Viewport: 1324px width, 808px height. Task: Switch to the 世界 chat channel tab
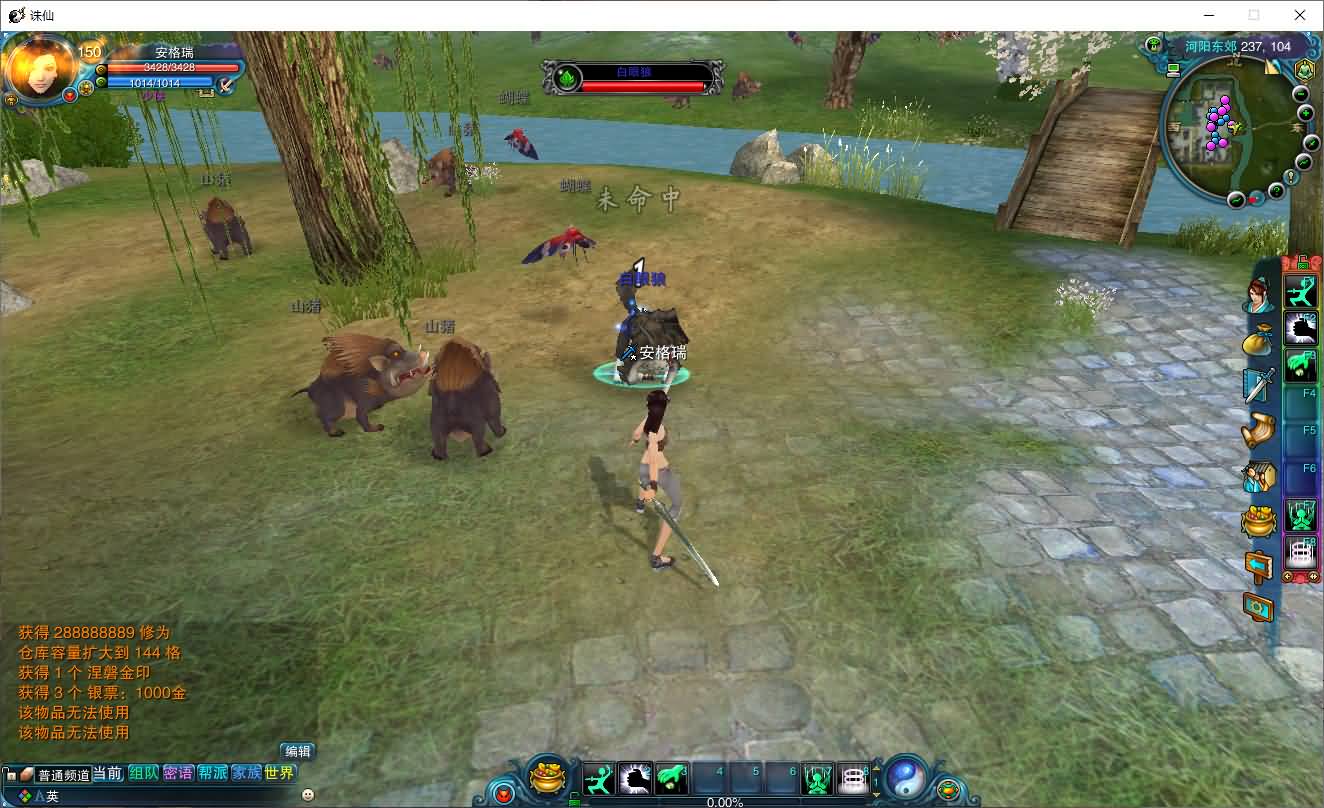click(x=280, y=773)
